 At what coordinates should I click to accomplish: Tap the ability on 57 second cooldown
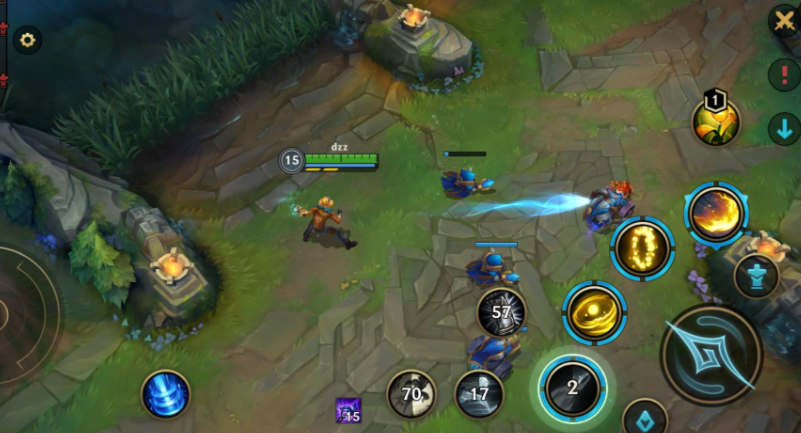[x=501, y=313]
